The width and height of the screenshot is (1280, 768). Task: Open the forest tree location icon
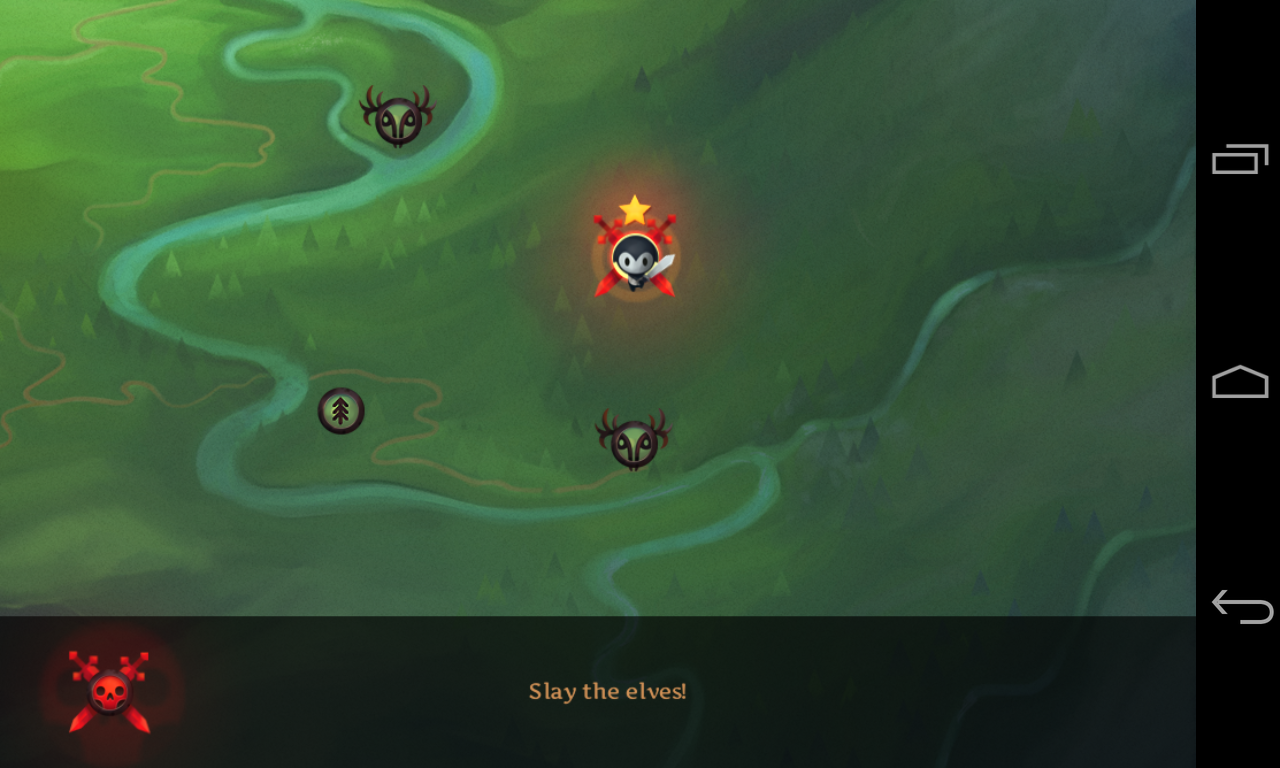point(340,410)
